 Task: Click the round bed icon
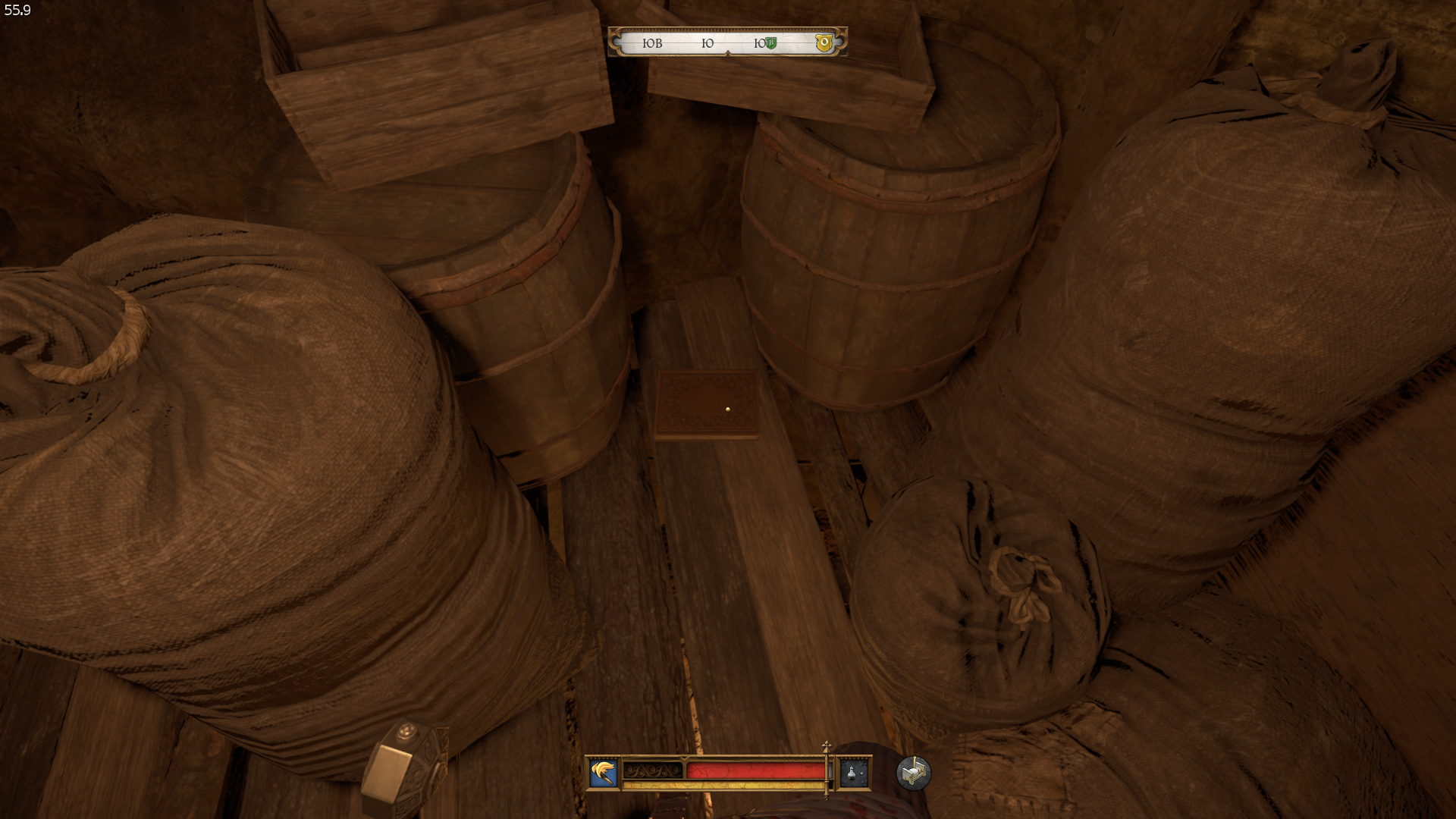[913, 773]
